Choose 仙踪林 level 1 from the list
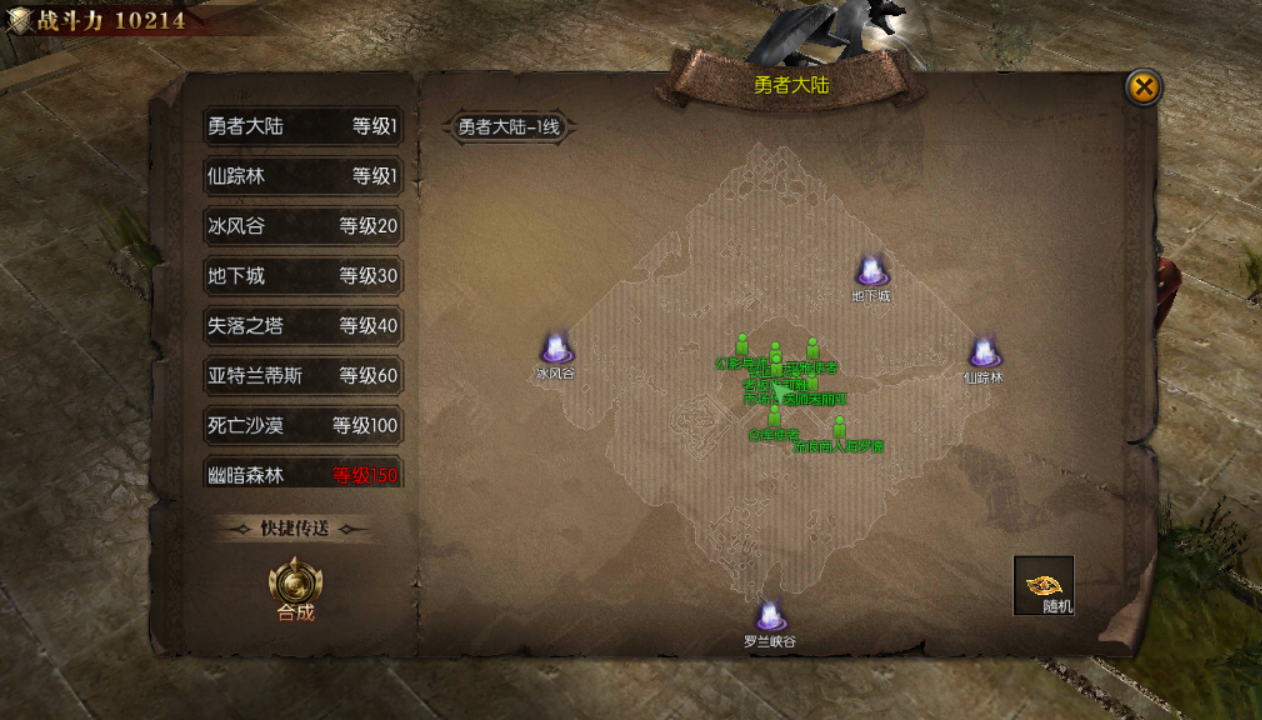This screenshot has height=720, width=1262. coord(303,177)
